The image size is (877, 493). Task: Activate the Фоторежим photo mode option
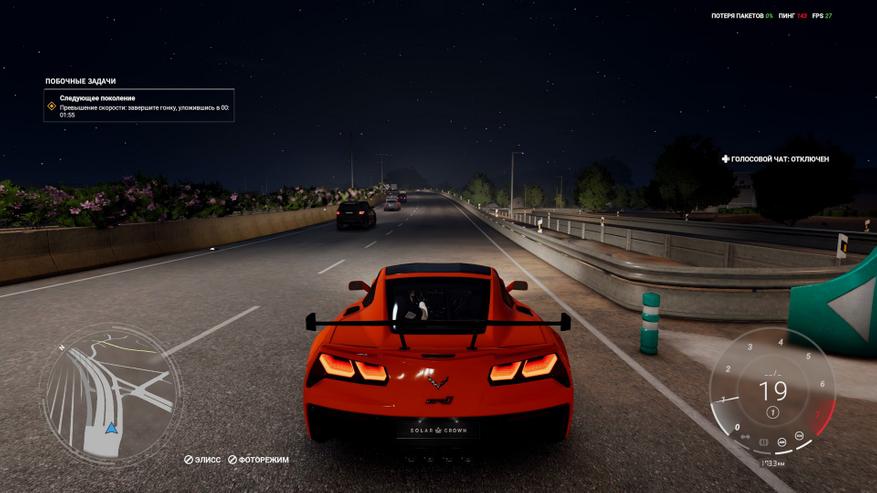coord(258,460)
